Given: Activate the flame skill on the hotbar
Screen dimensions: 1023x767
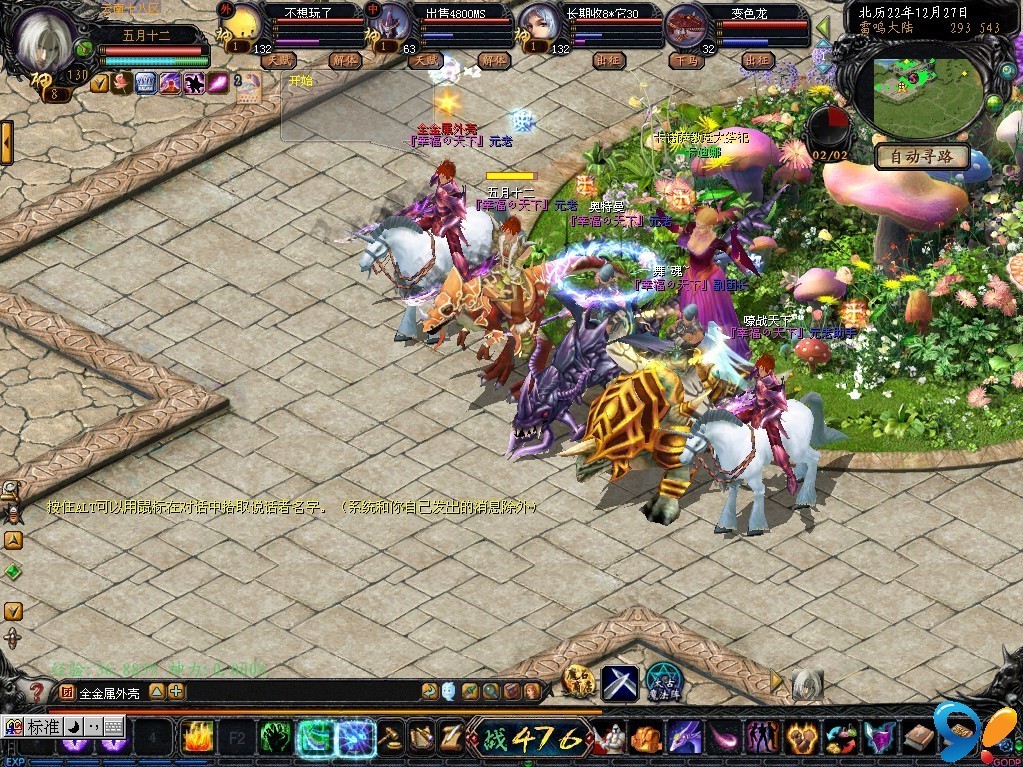Looking at the screenshot, I should coord(196,738).
